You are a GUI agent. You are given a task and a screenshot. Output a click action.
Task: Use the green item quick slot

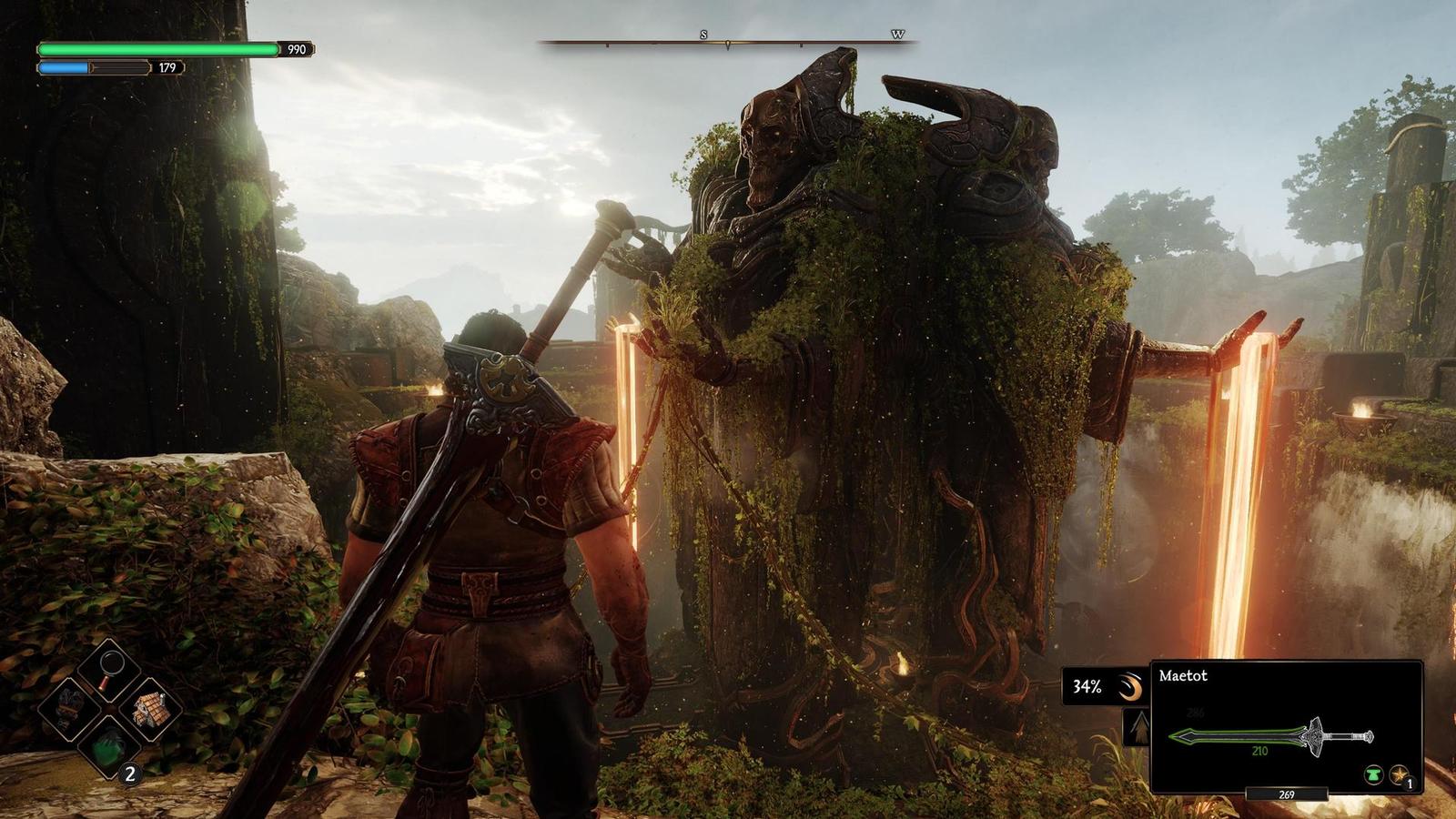tap(107, 746)
